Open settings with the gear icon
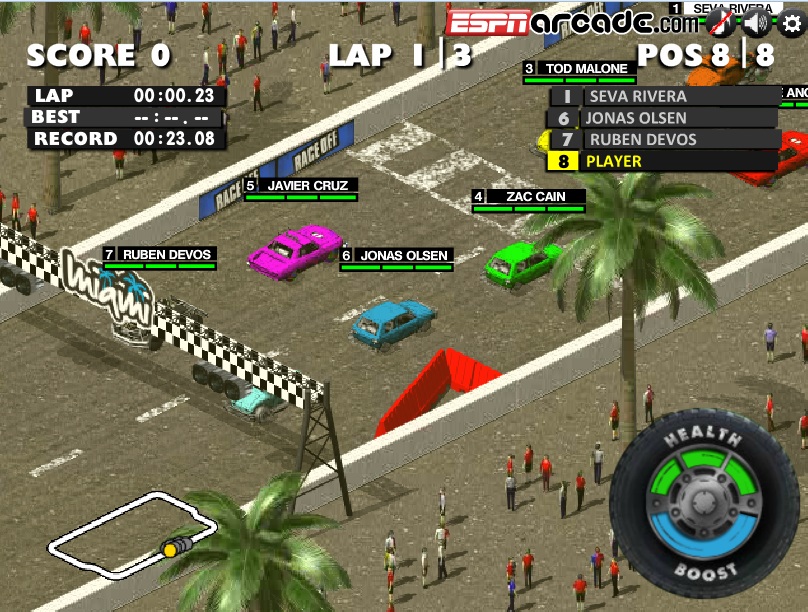This screenshot has height=612, width=808. tap(791, 23)
